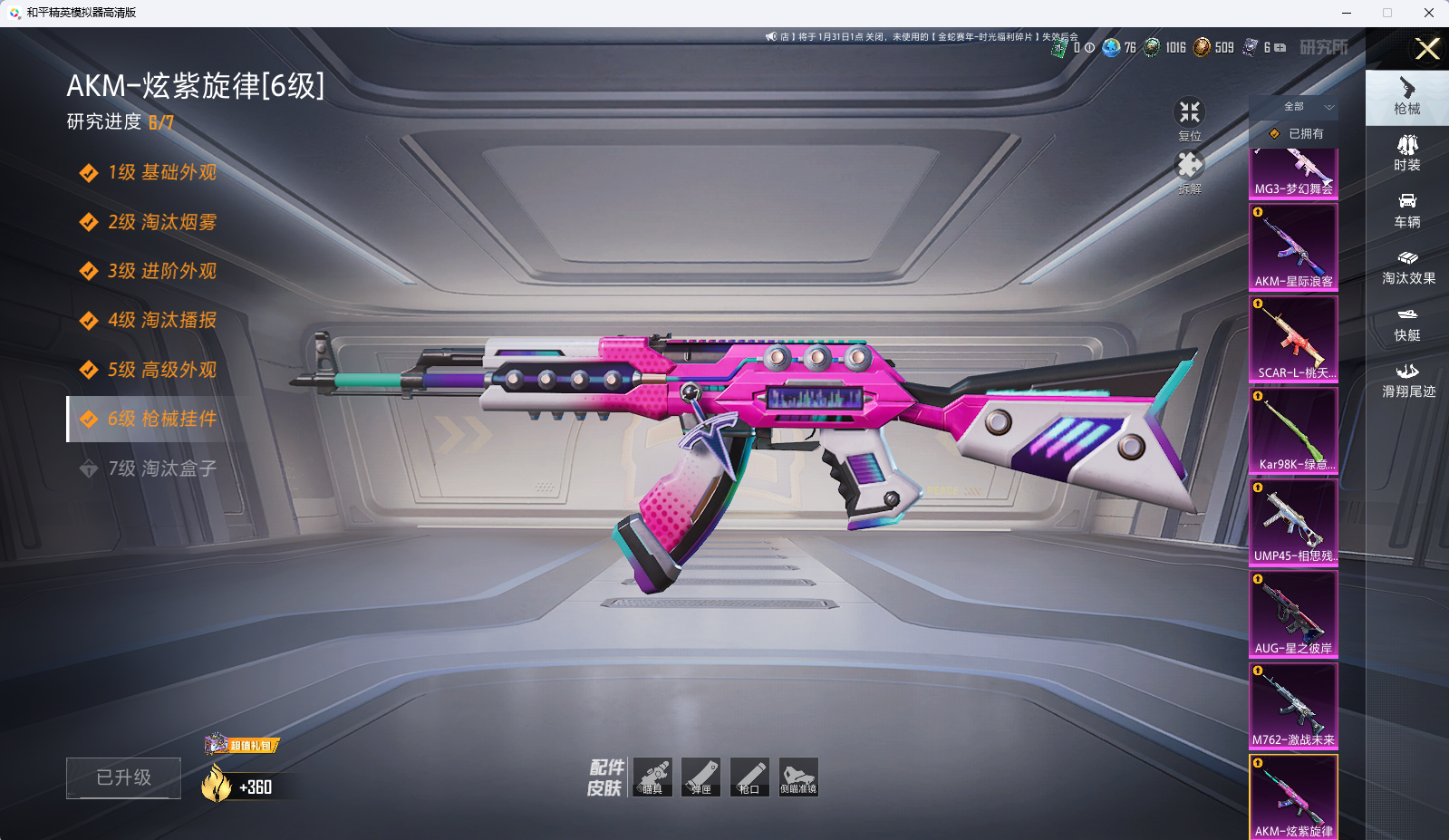1449x840 pixels.
Task: Select level 7 elimination crate
Action: (x=161, y=468)
